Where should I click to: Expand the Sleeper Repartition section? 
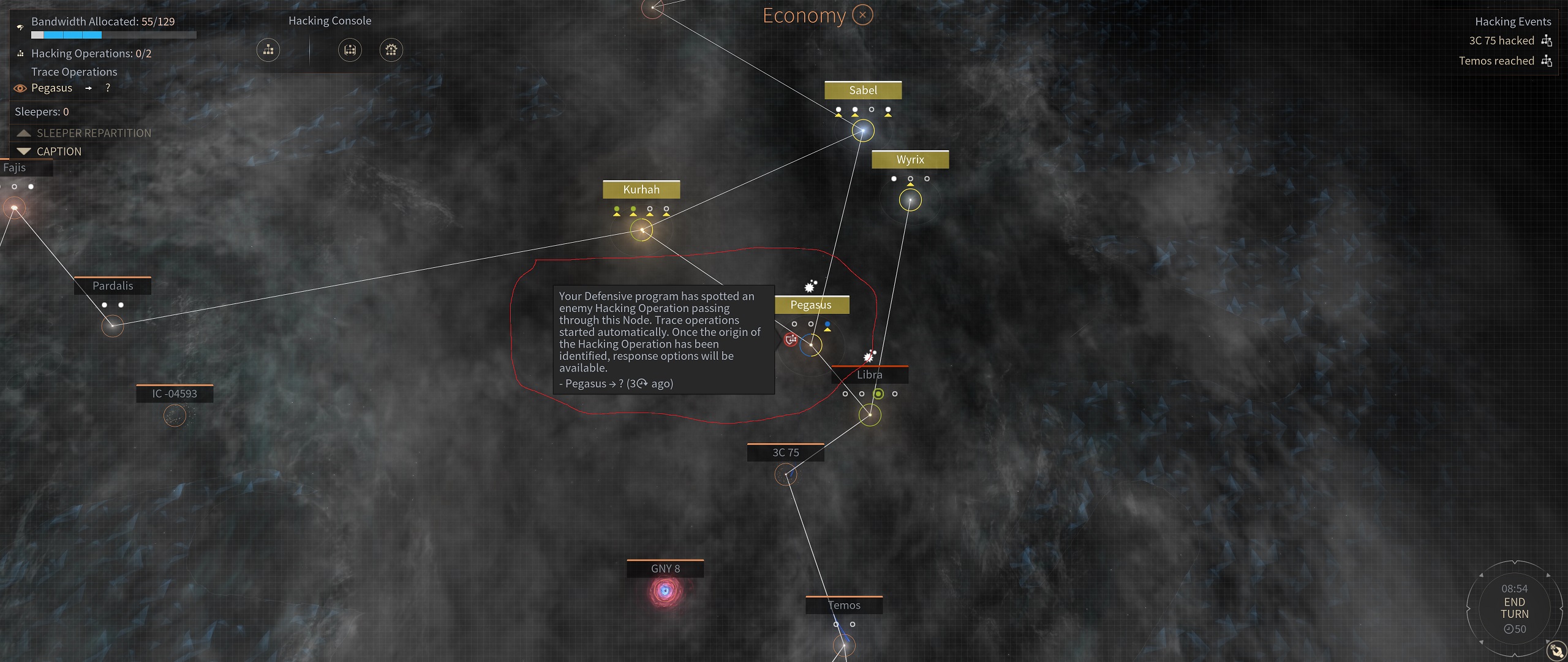(x=24, y=133)
